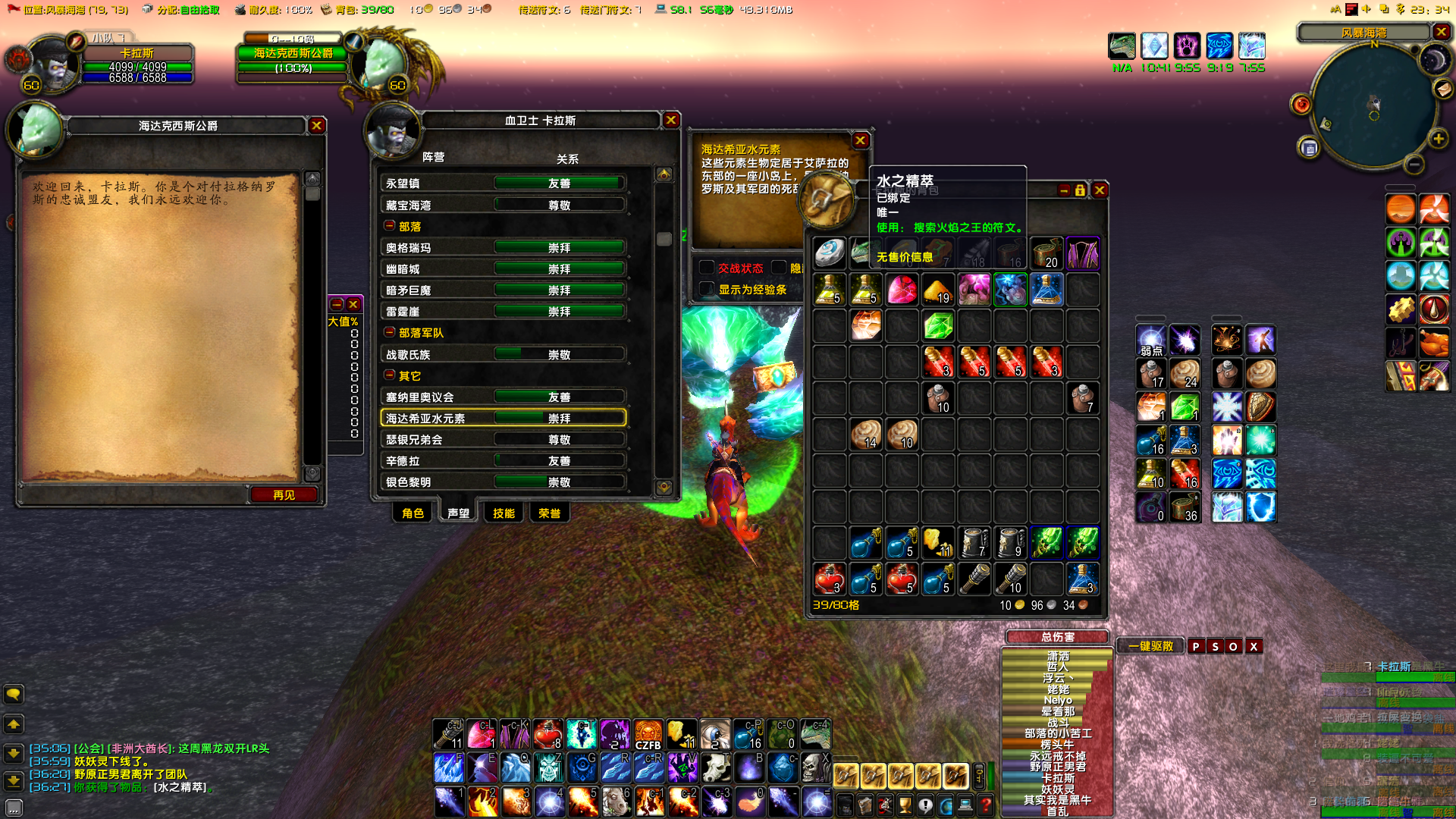Screen dimensions: 1456x819
Task: Switch to the 角色 character tab
Action: [413, 513]
